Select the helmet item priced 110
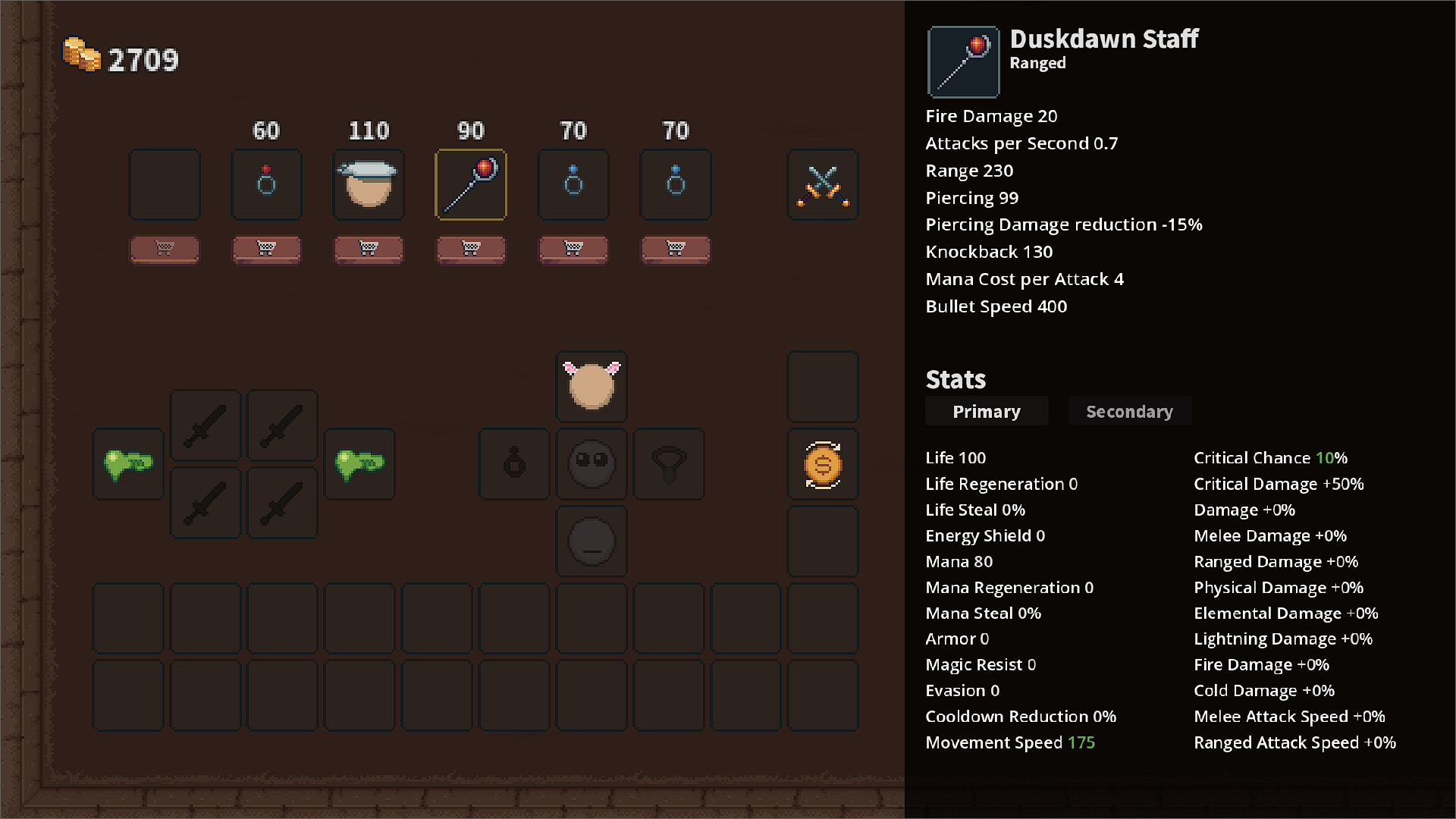This screenshot has height=819, width=1456. 368,184
